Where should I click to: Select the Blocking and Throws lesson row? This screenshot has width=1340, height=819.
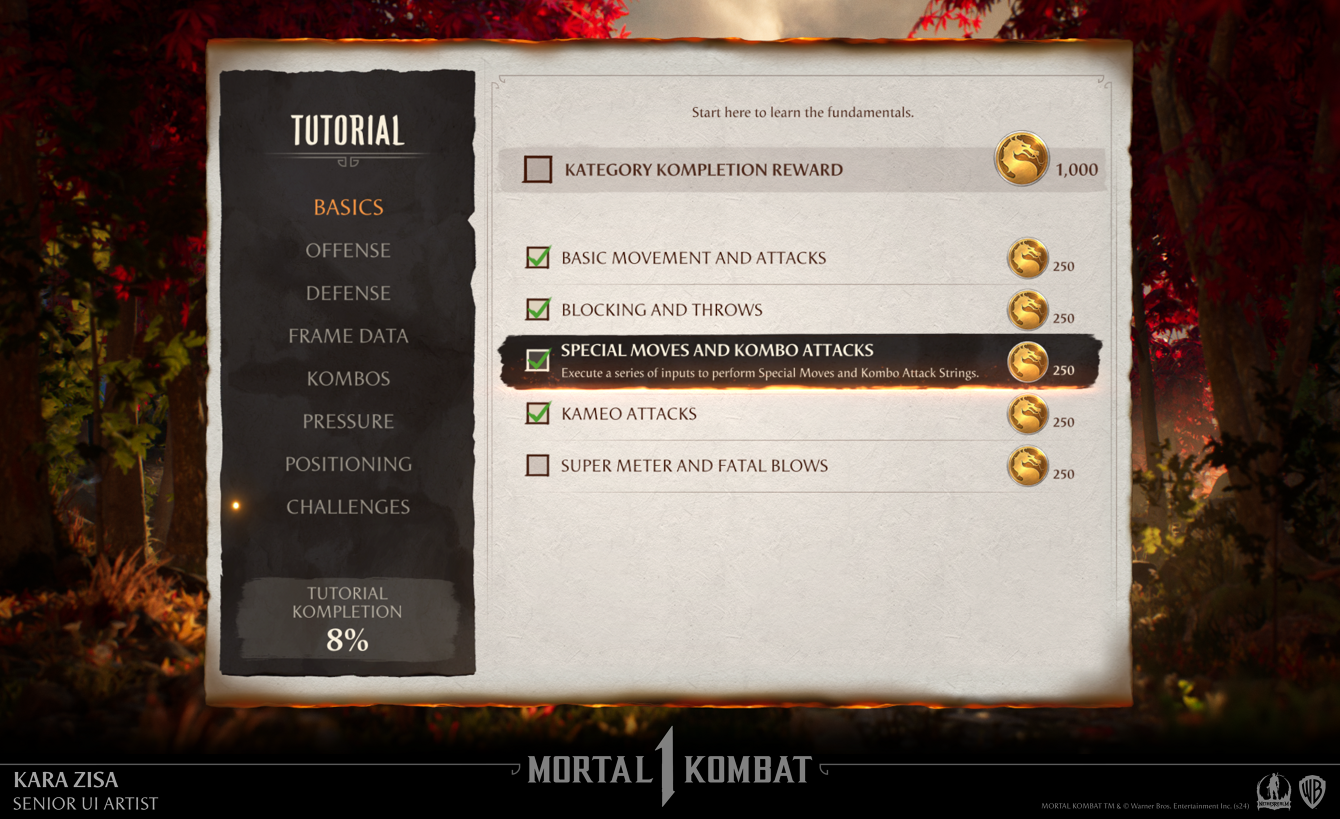(700, 310)
